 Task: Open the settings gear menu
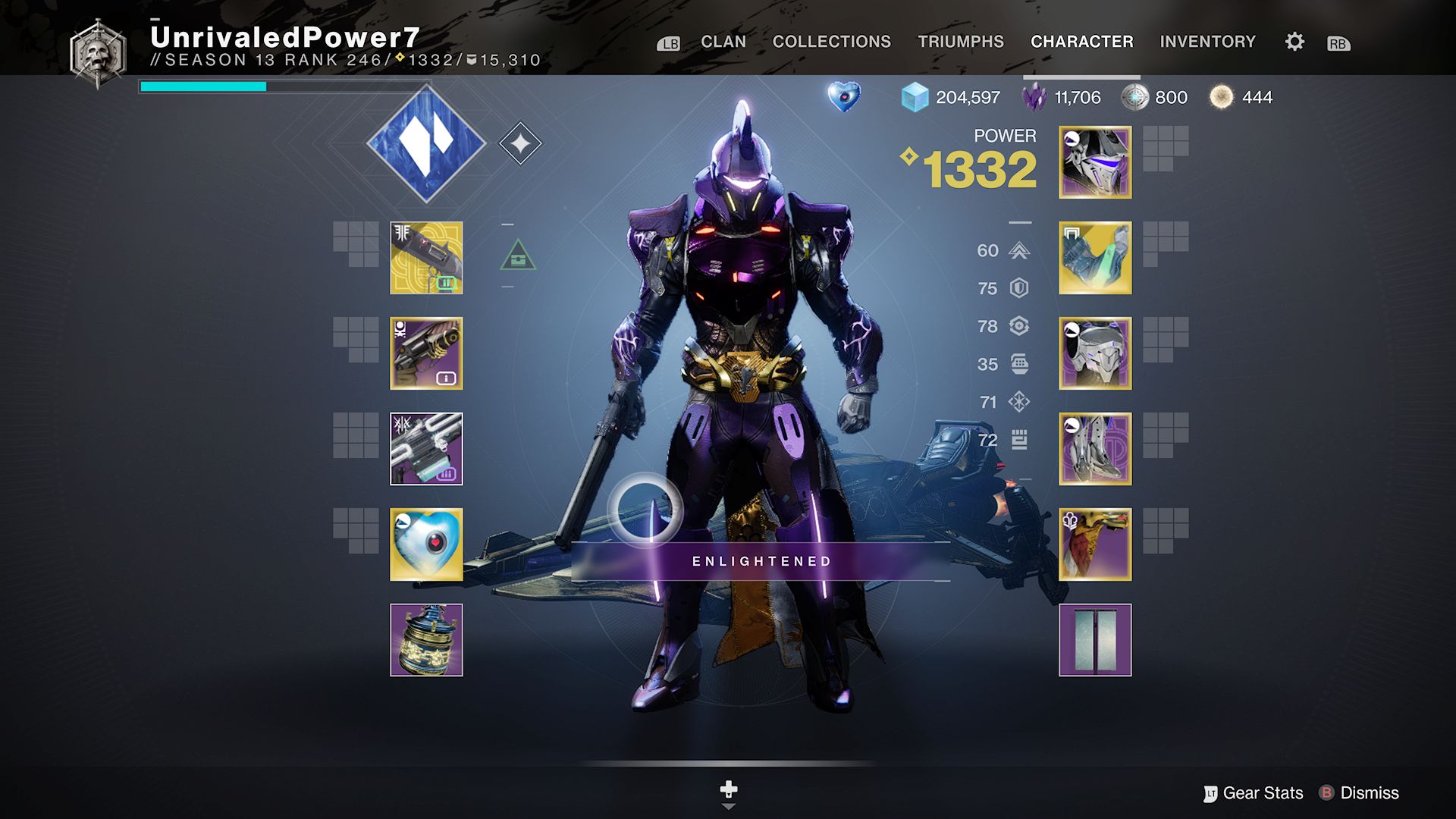1294,42
